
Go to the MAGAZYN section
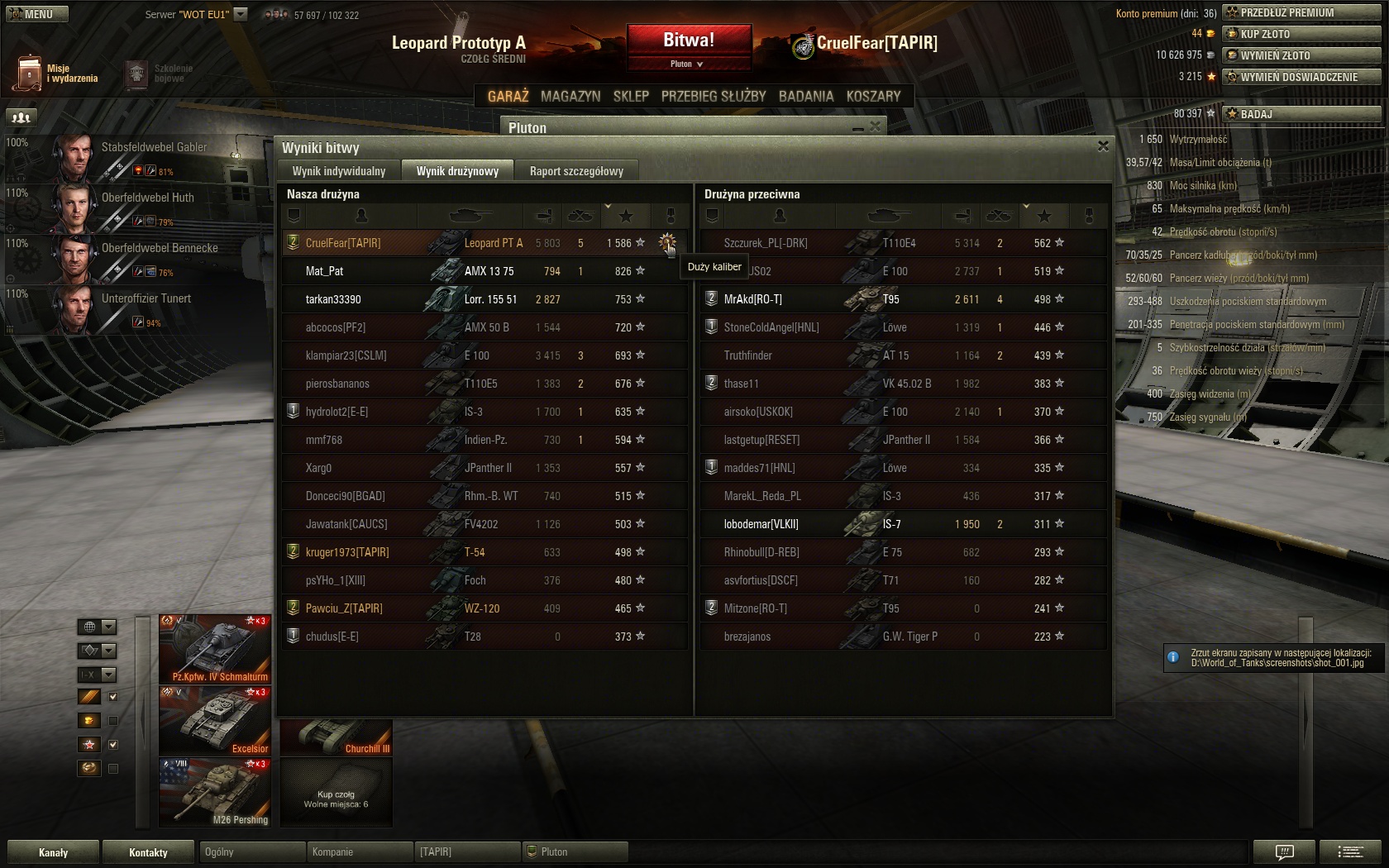[x=570, y=97]
